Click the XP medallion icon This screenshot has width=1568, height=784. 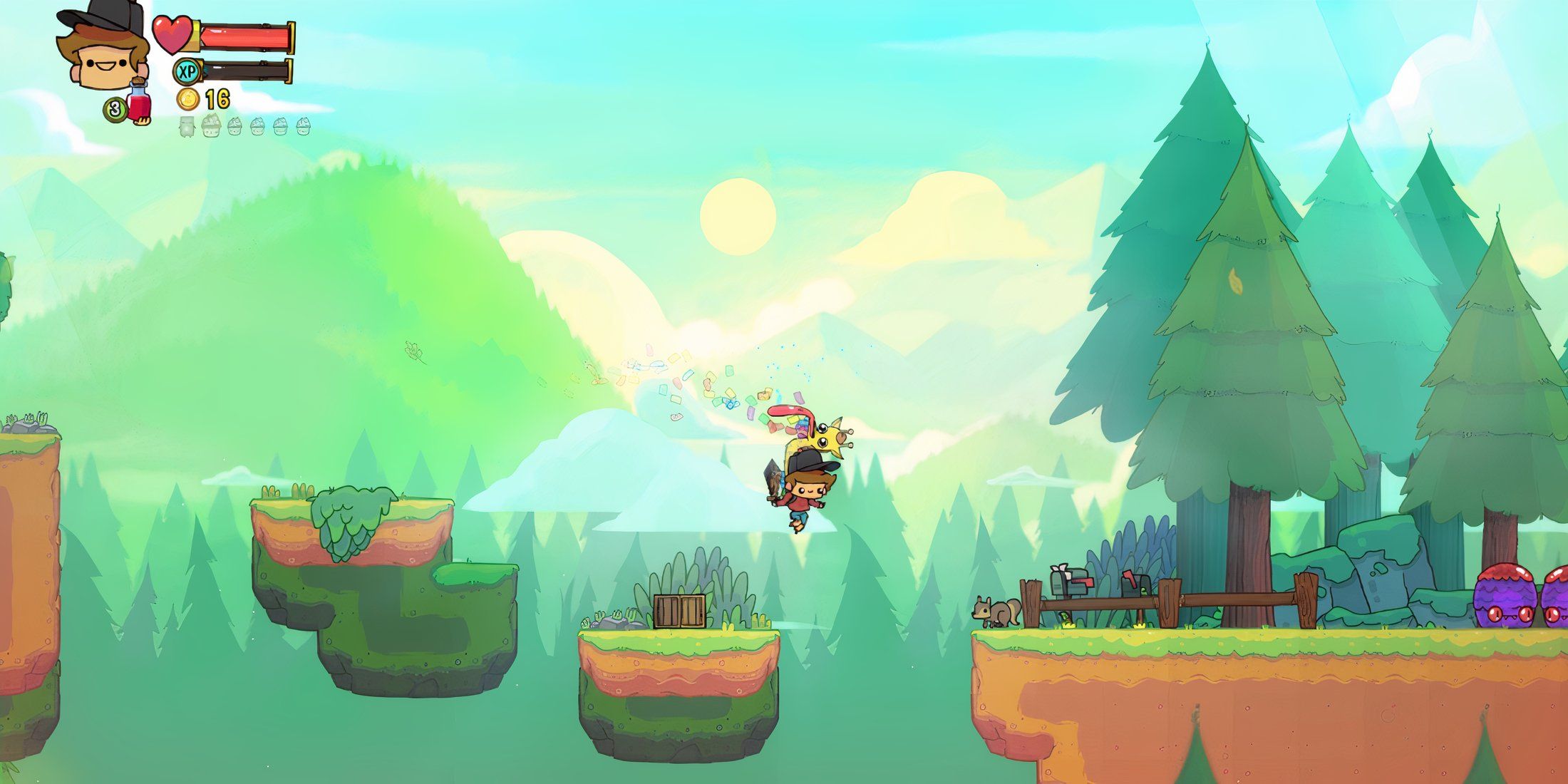tap(185, 72)
